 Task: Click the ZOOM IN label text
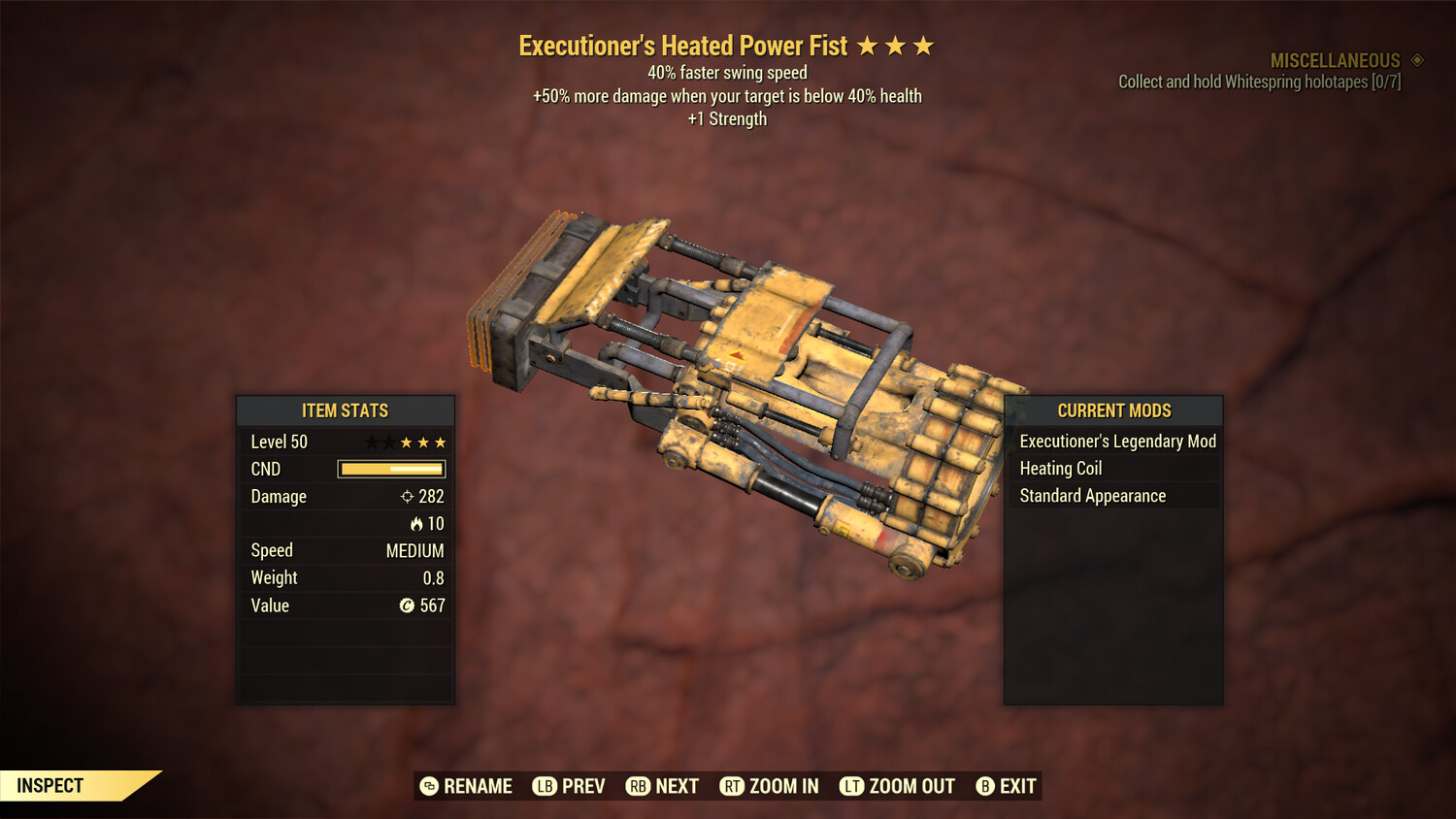click(x=783, y=786)
